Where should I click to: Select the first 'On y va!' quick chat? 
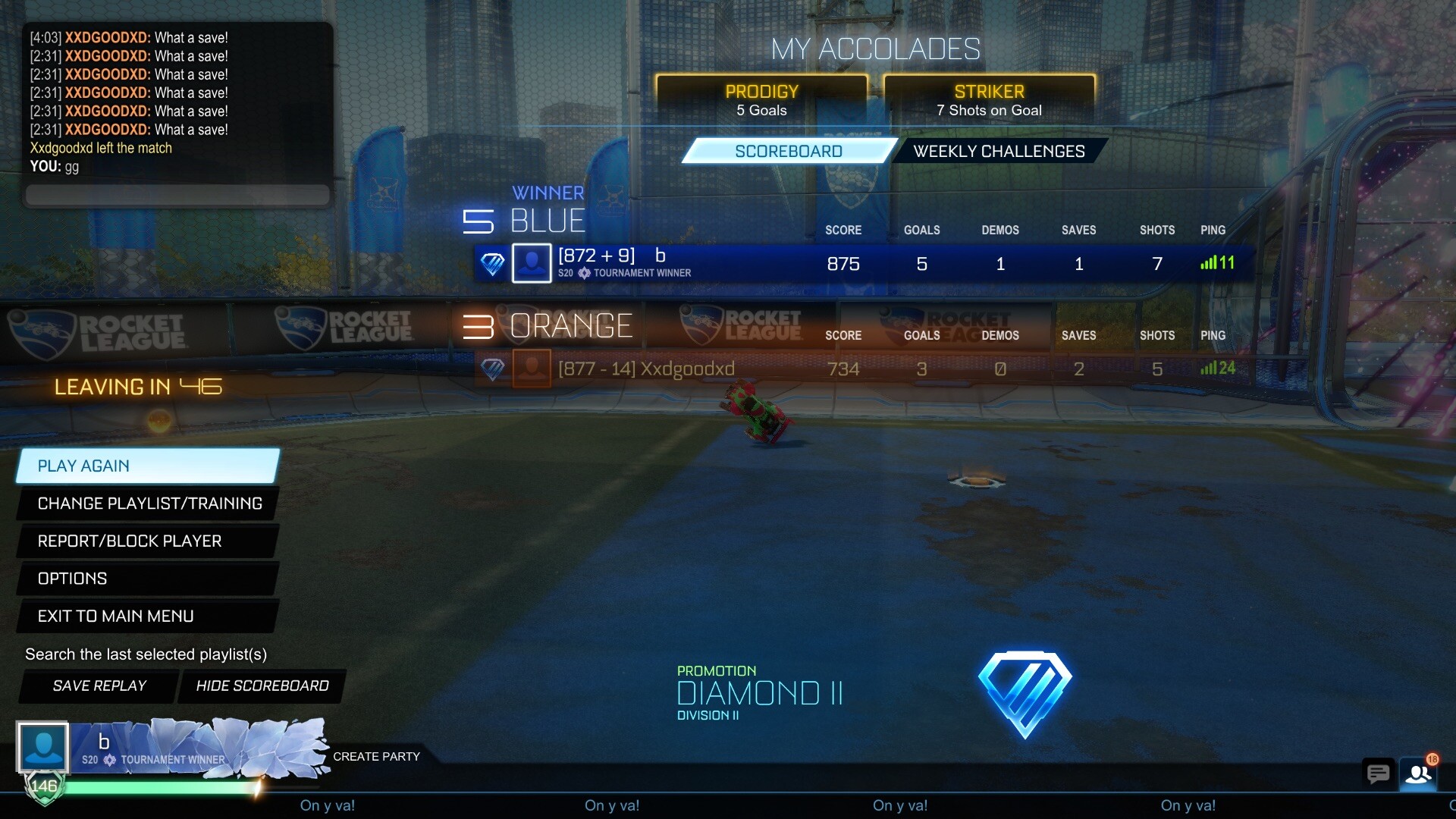tap(328, 805)
